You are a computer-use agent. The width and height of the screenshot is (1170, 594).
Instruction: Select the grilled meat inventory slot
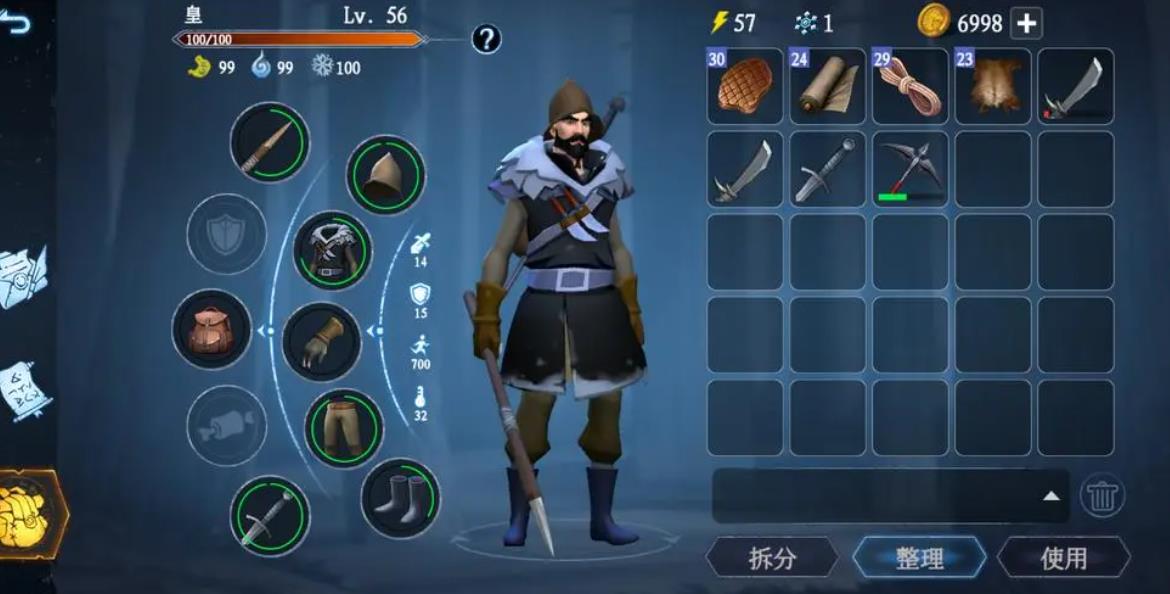[745, 87]
